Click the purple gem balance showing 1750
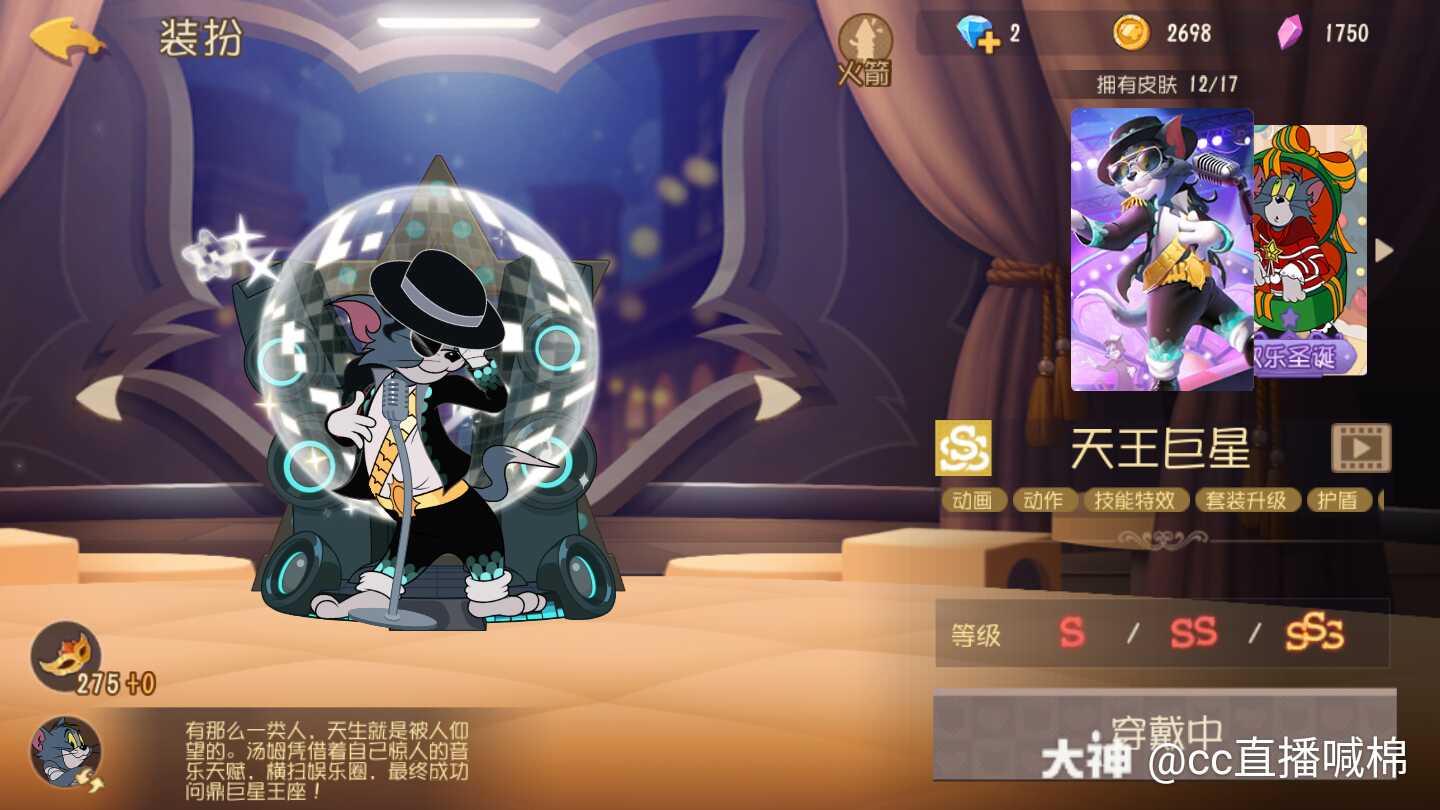Screen dimensions: 1440x810 [1320, 32]
